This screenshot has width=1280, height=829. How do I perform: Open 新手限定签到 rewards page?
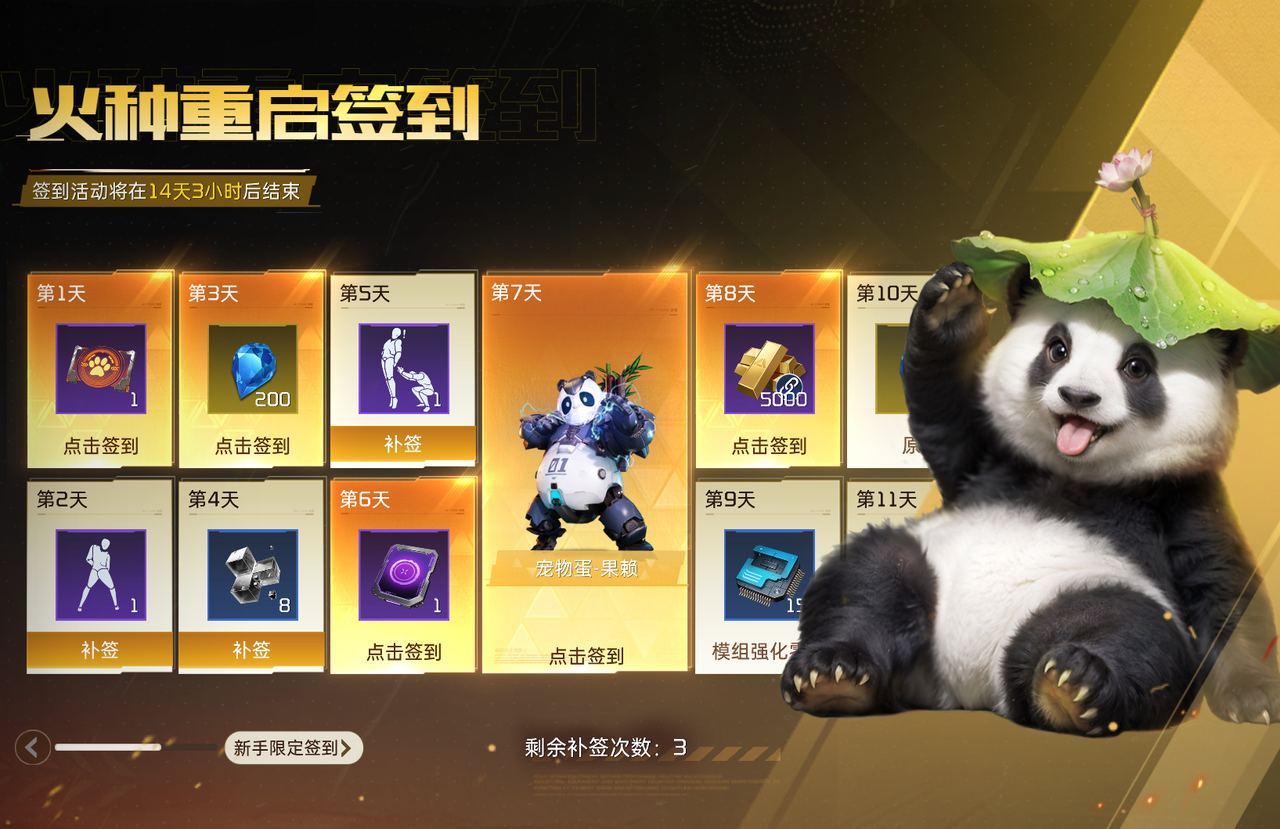pyautogui.click(x=287, y=749)
